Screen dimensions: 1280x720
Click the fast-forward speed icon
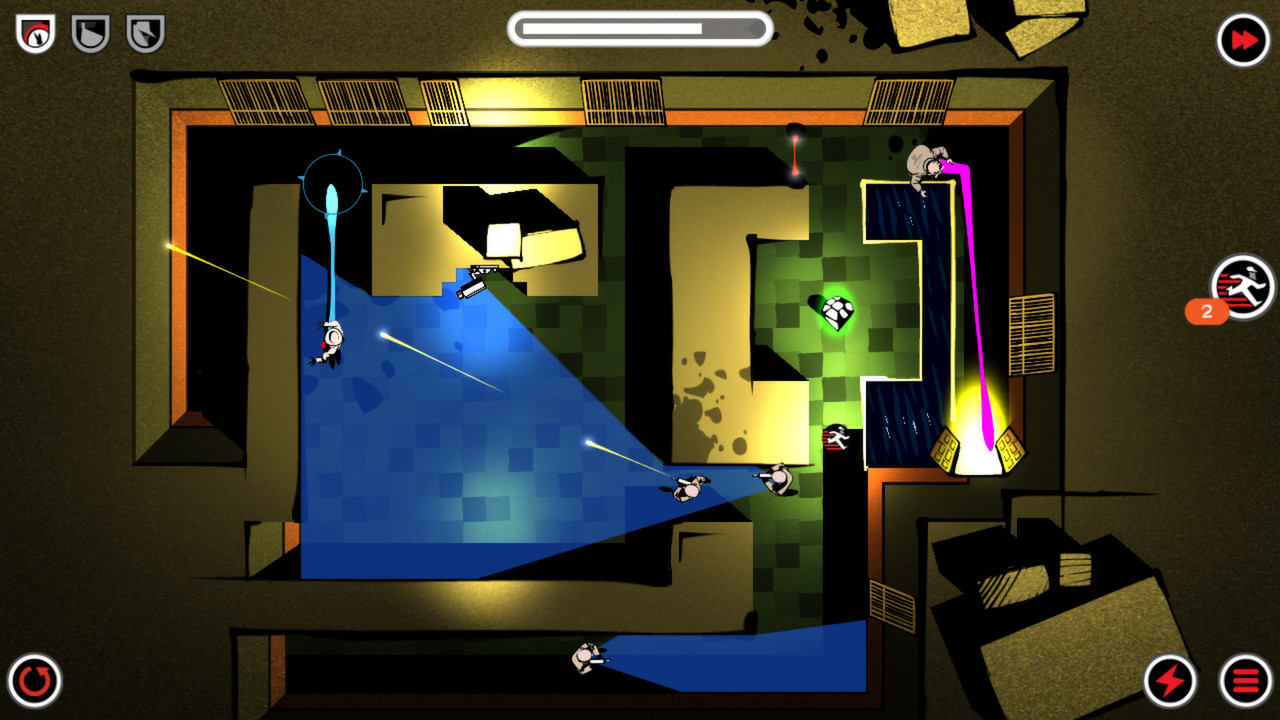click(x=1243, y=38)
